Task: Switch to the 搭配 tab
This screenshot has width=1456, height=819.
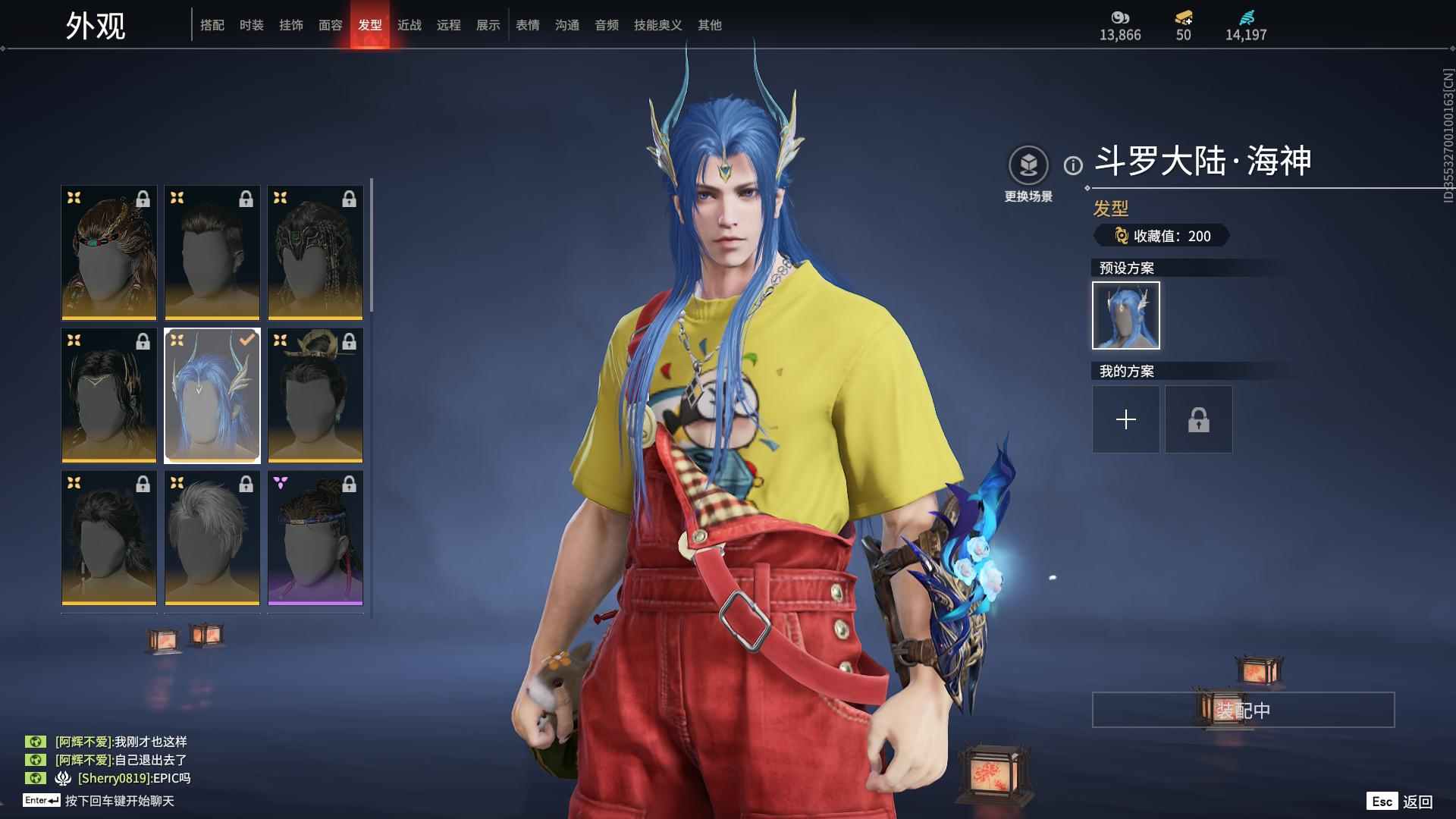Action: coord(212,25)
